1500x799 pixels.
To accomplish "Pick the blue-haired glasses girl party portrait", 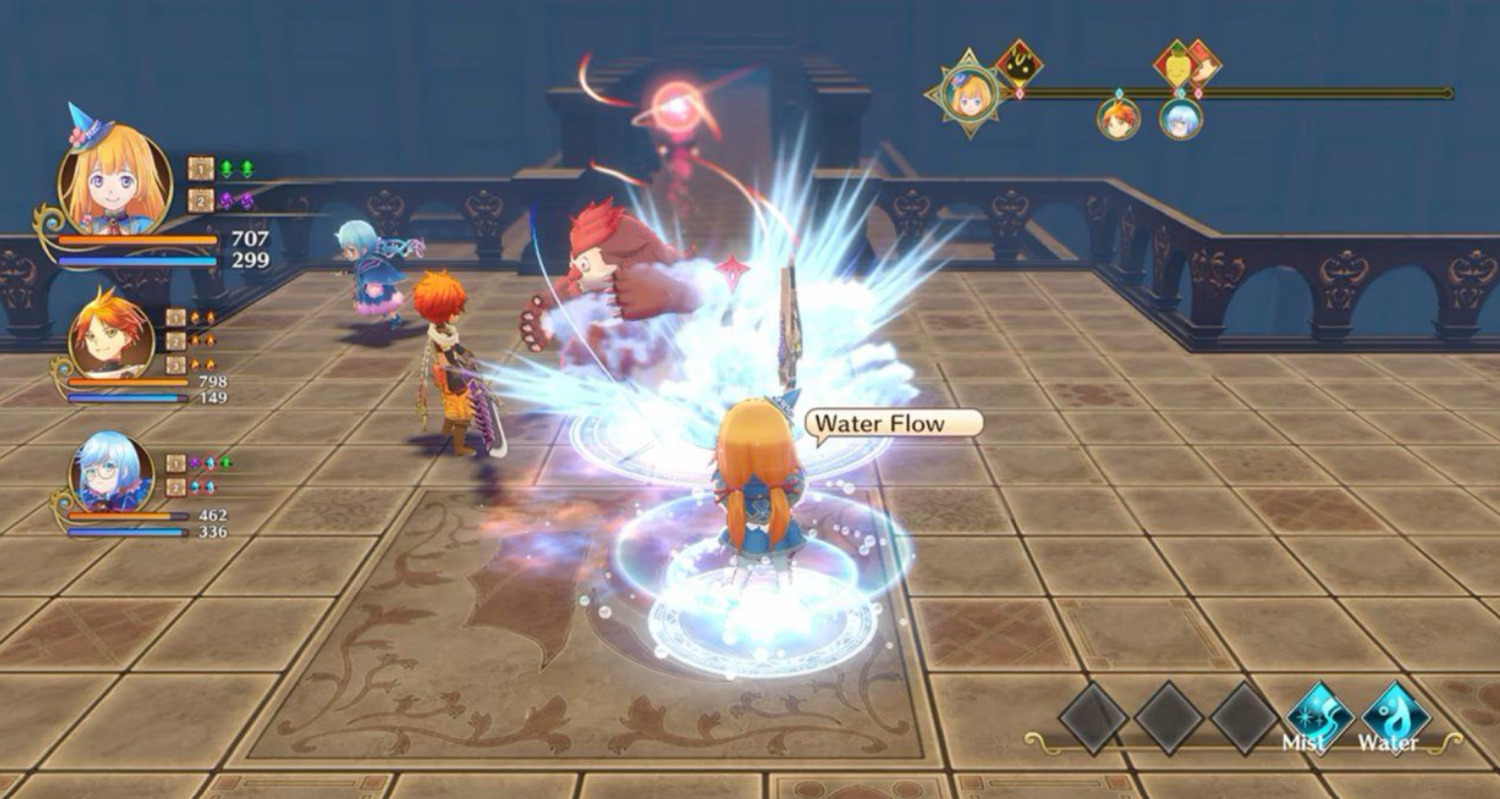I will [x=111, y=473].
